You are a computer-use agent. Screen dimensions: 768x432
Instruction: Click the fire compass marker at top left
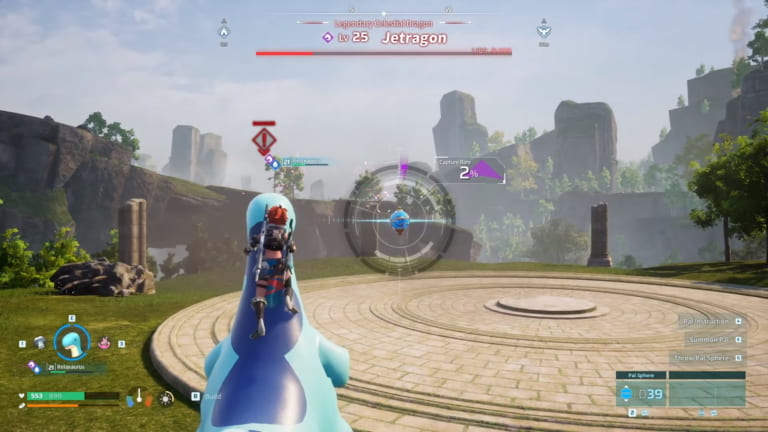point(223,29)
